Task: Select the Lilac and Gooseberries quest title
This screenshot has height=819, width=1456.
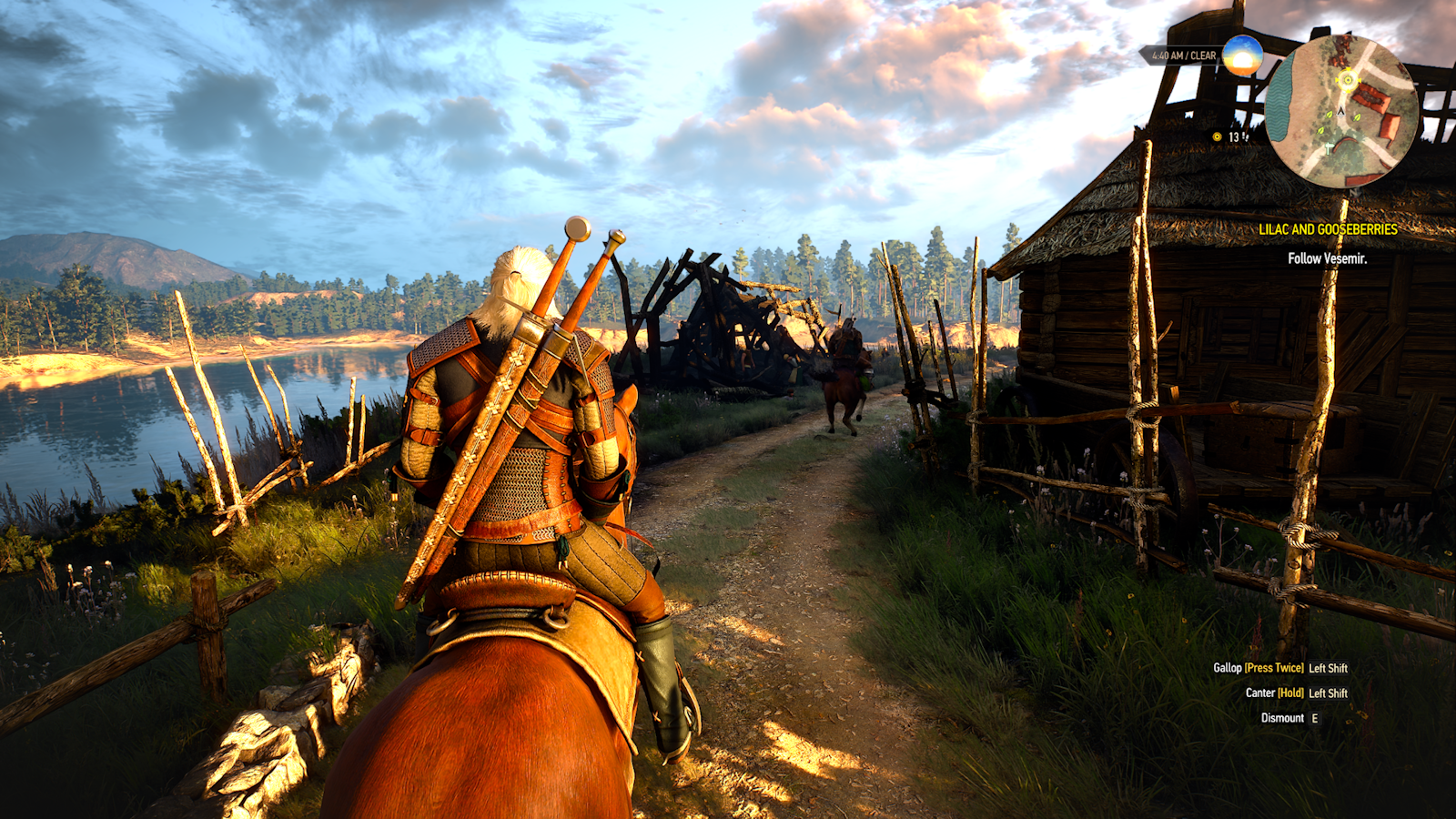Action: (1327, 229)
